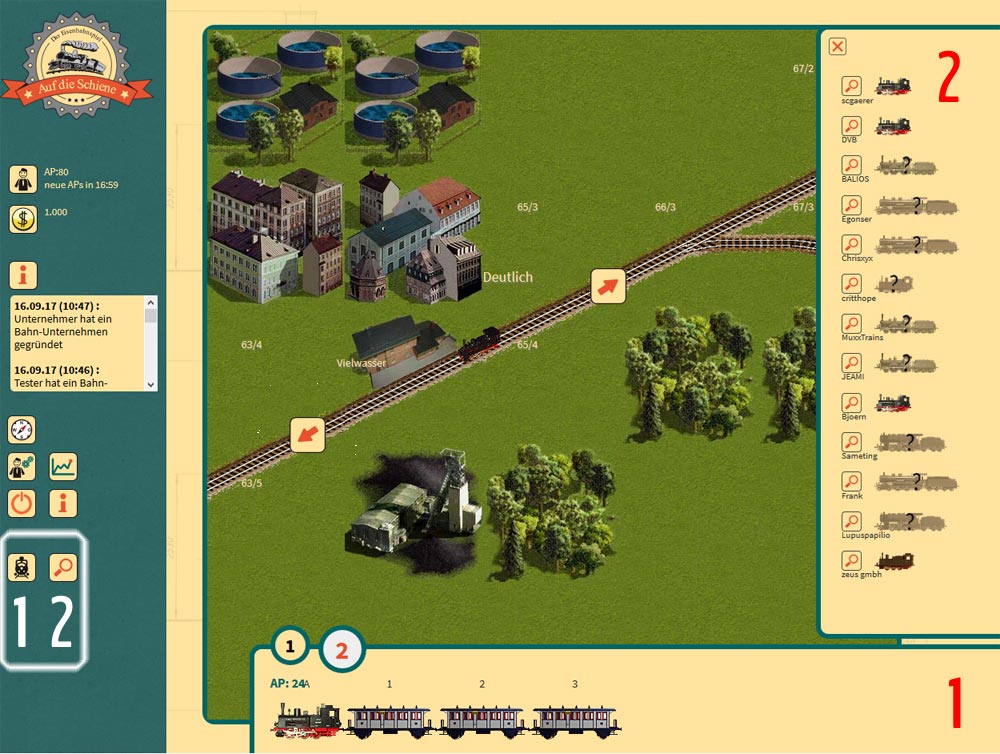The height and width of the screenshot is (754, 1000).
Task: Switch to train tab 2
Action: tap(342, 651)
